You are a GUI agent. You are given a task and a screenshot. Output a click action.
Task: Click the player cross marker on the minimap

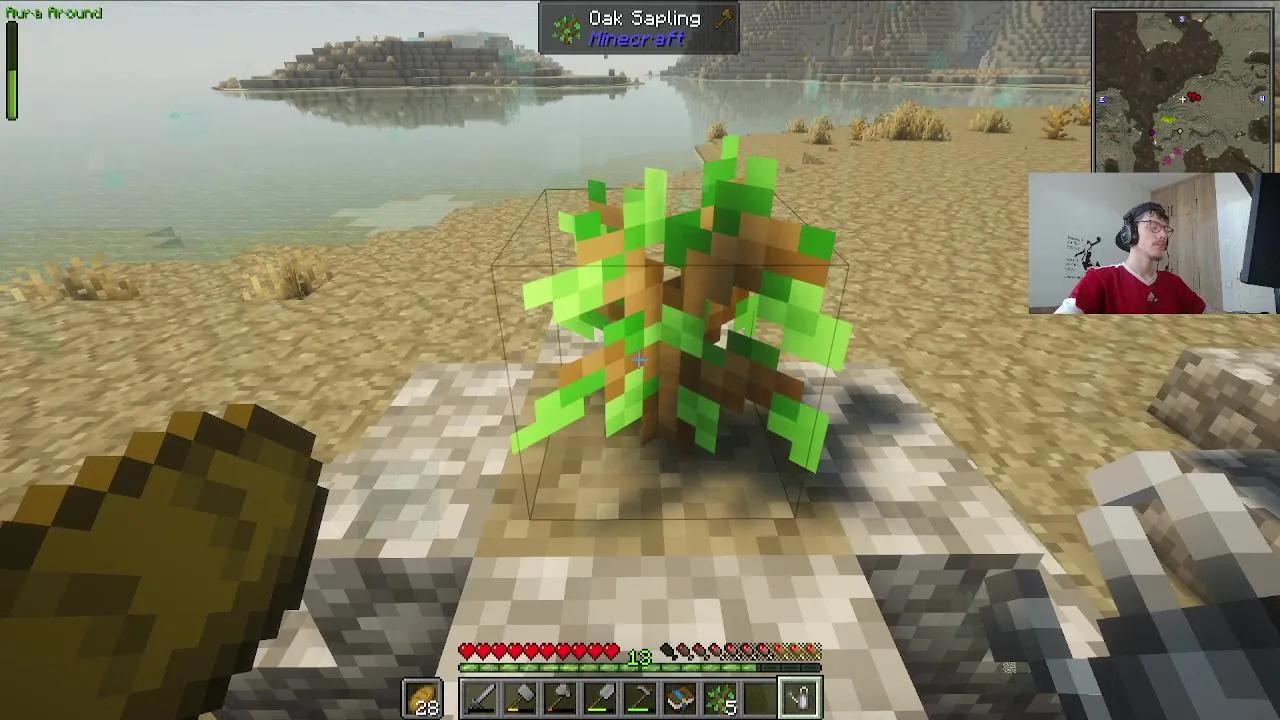point(1182,99)
